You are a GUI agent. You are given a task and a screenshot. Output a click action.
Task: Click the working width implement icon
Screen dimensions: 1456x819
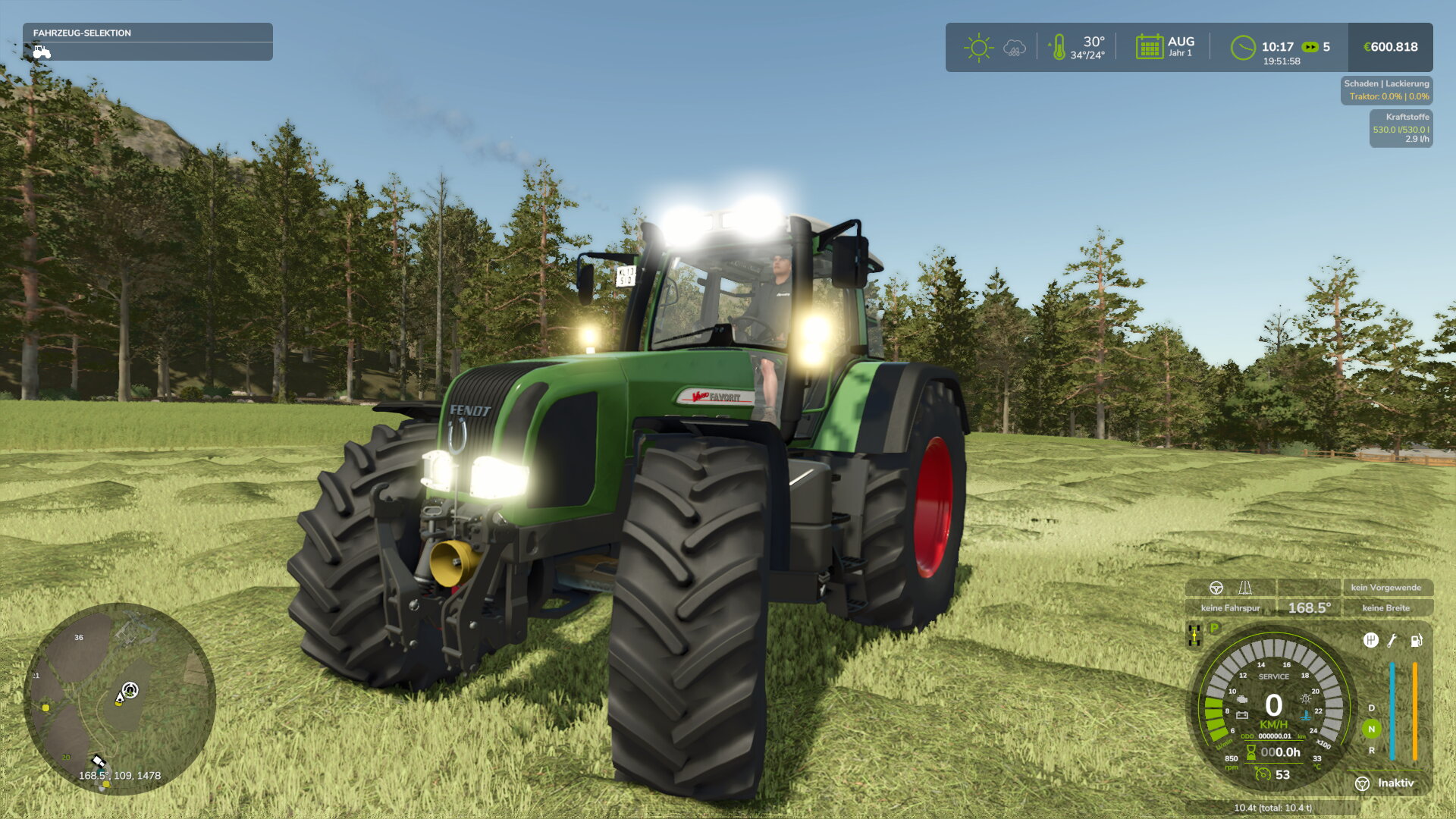(x=1246, y=587)
